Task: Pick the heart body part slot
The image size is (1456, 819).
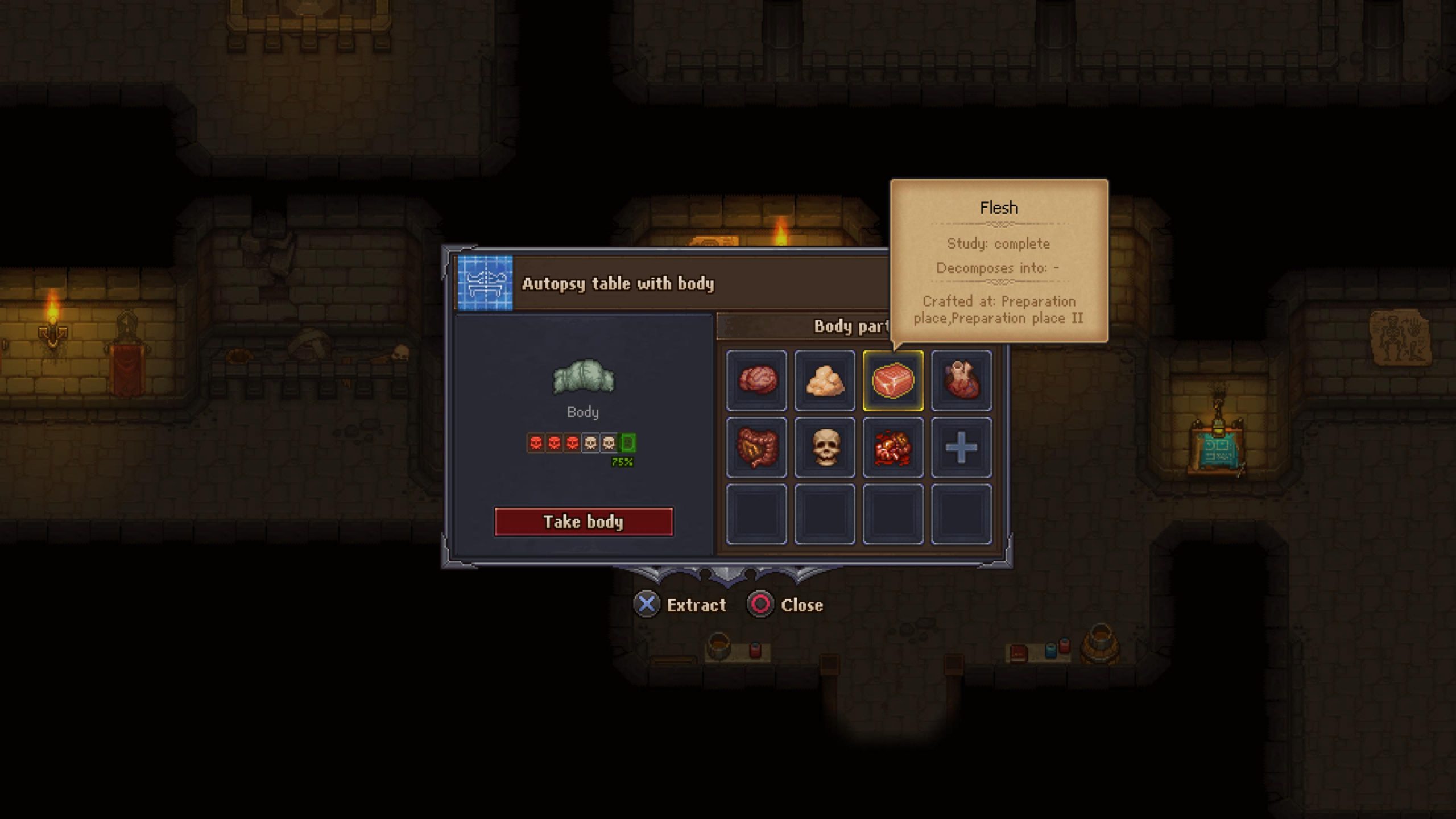Action: click(961, 380)
